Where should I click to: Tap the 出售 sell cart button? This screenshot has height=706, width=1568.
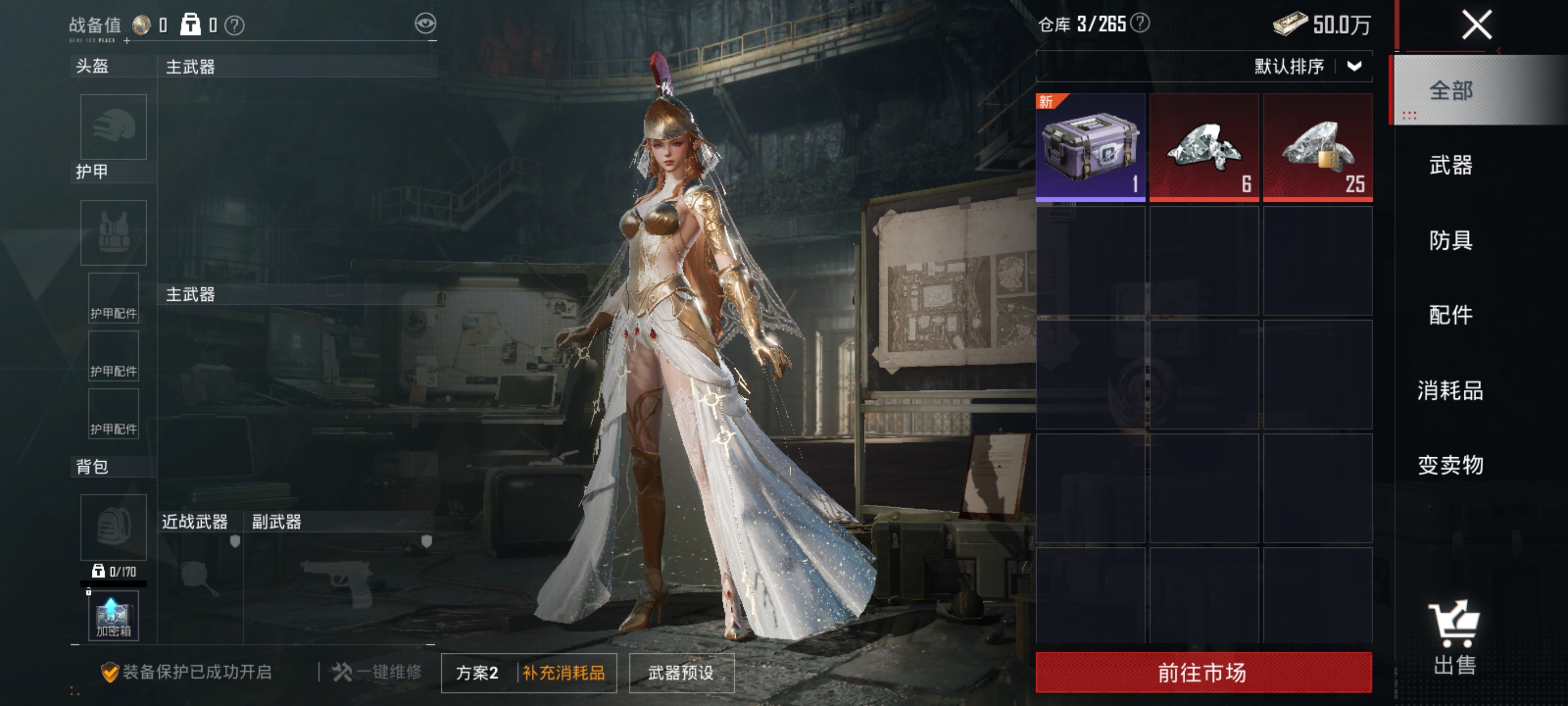(1454, 638)
